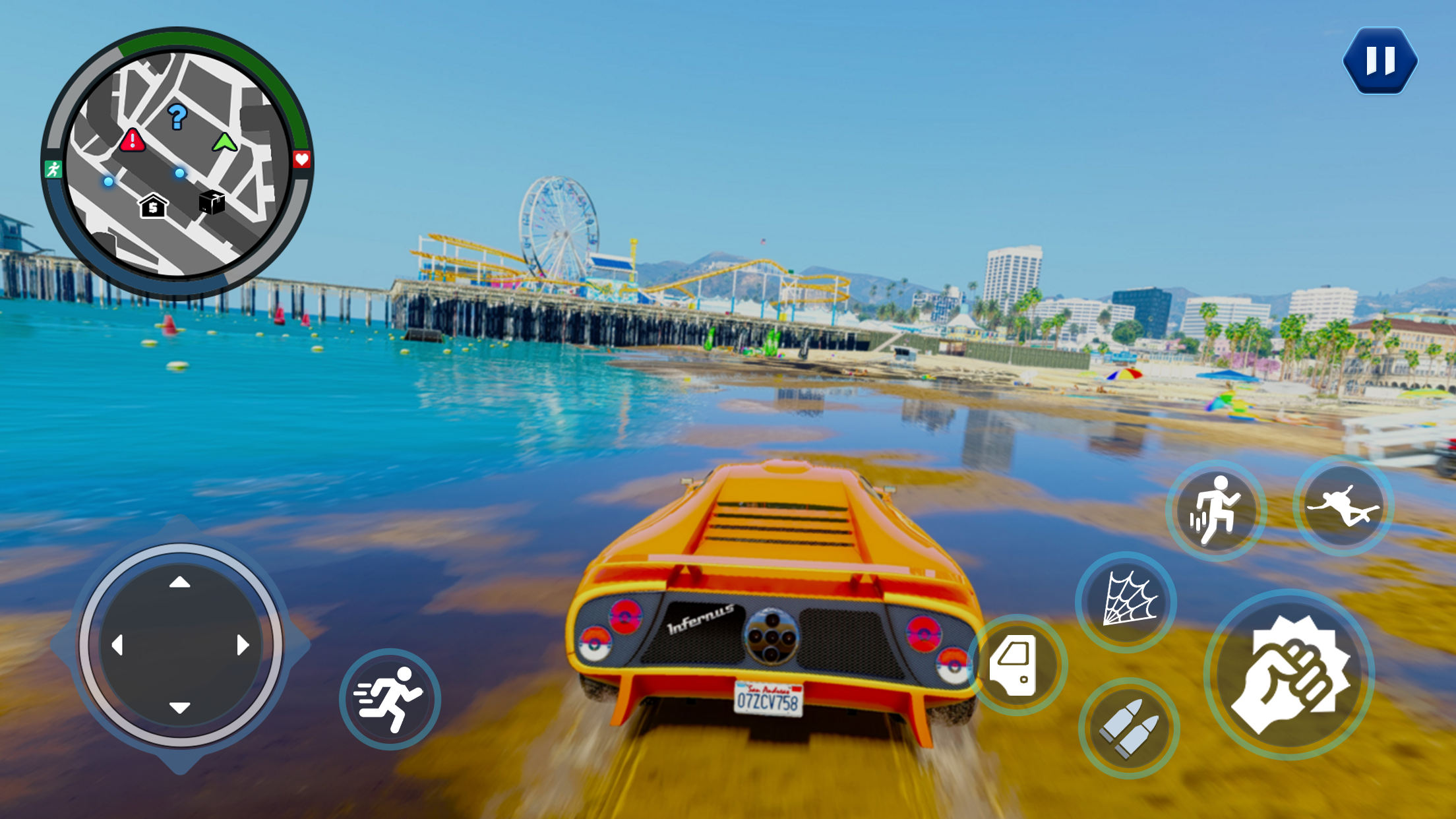
Task: Tap the up arrow on the directional pad
Action: click(179, 583)
